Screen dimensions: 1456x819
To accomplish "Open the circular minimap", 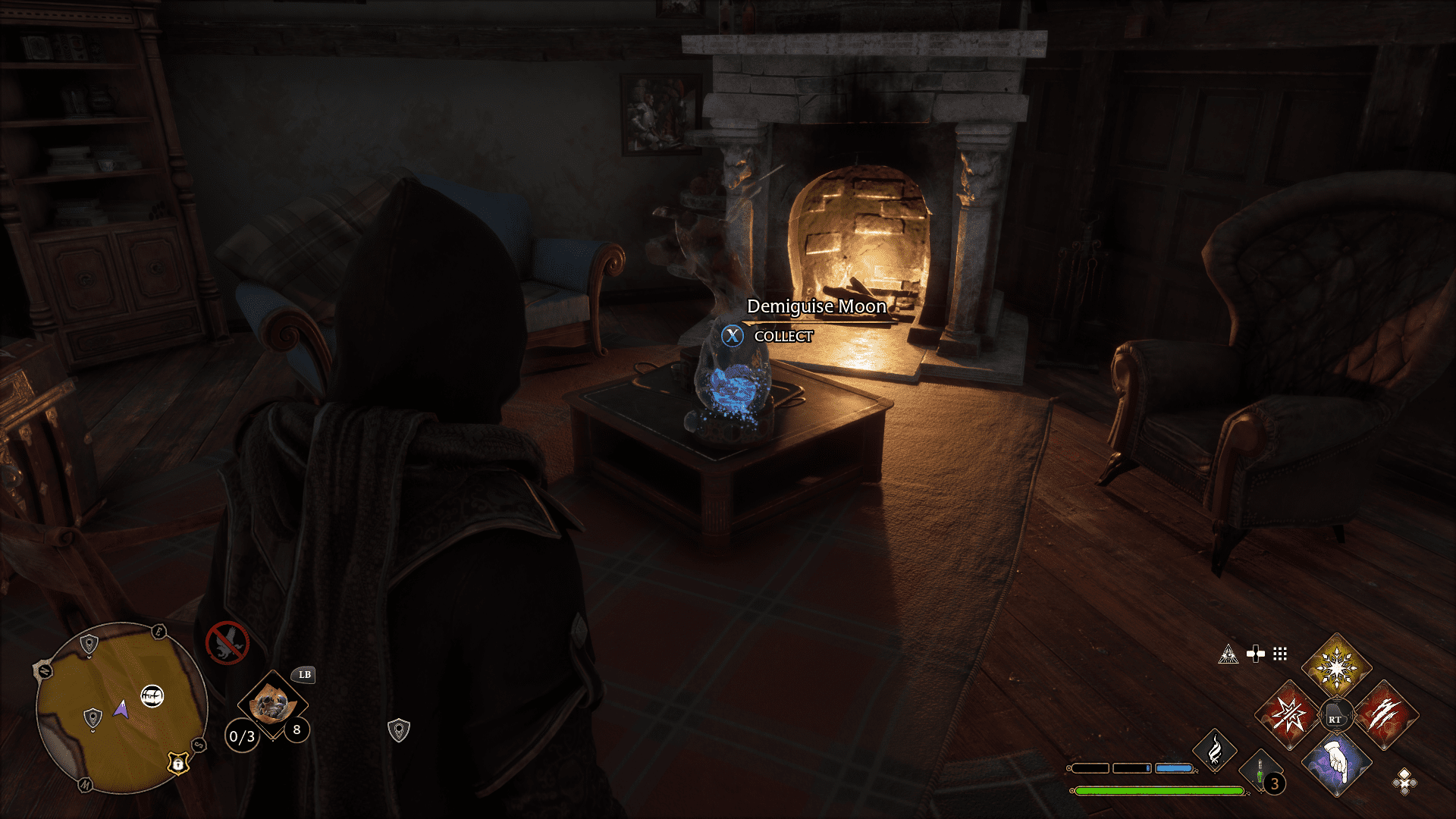I will [x=121, y=708].
